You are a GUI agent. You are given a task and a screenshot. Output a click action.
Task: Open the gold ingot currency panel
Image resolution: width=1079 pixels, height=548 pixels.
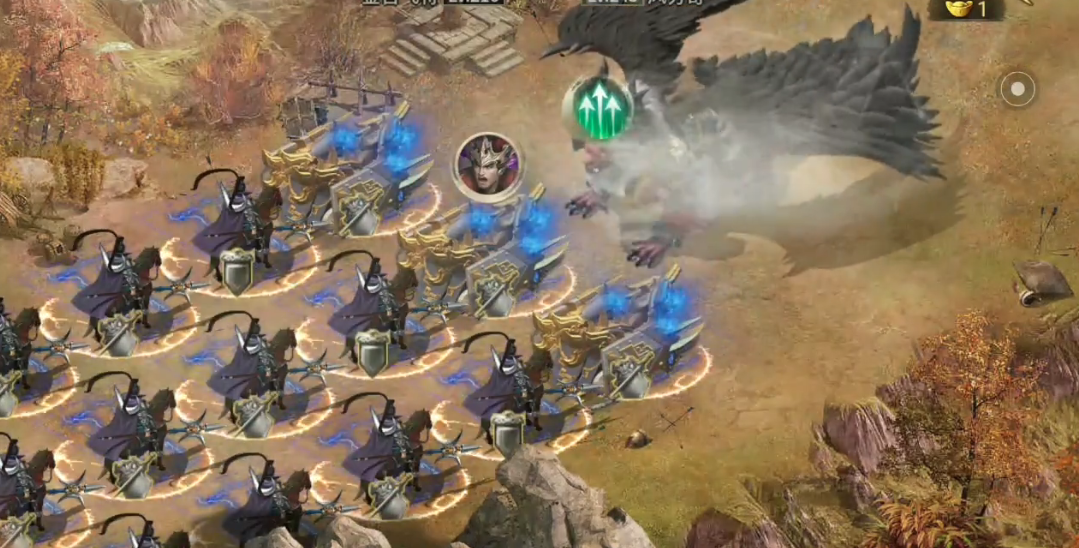point(965,9)
